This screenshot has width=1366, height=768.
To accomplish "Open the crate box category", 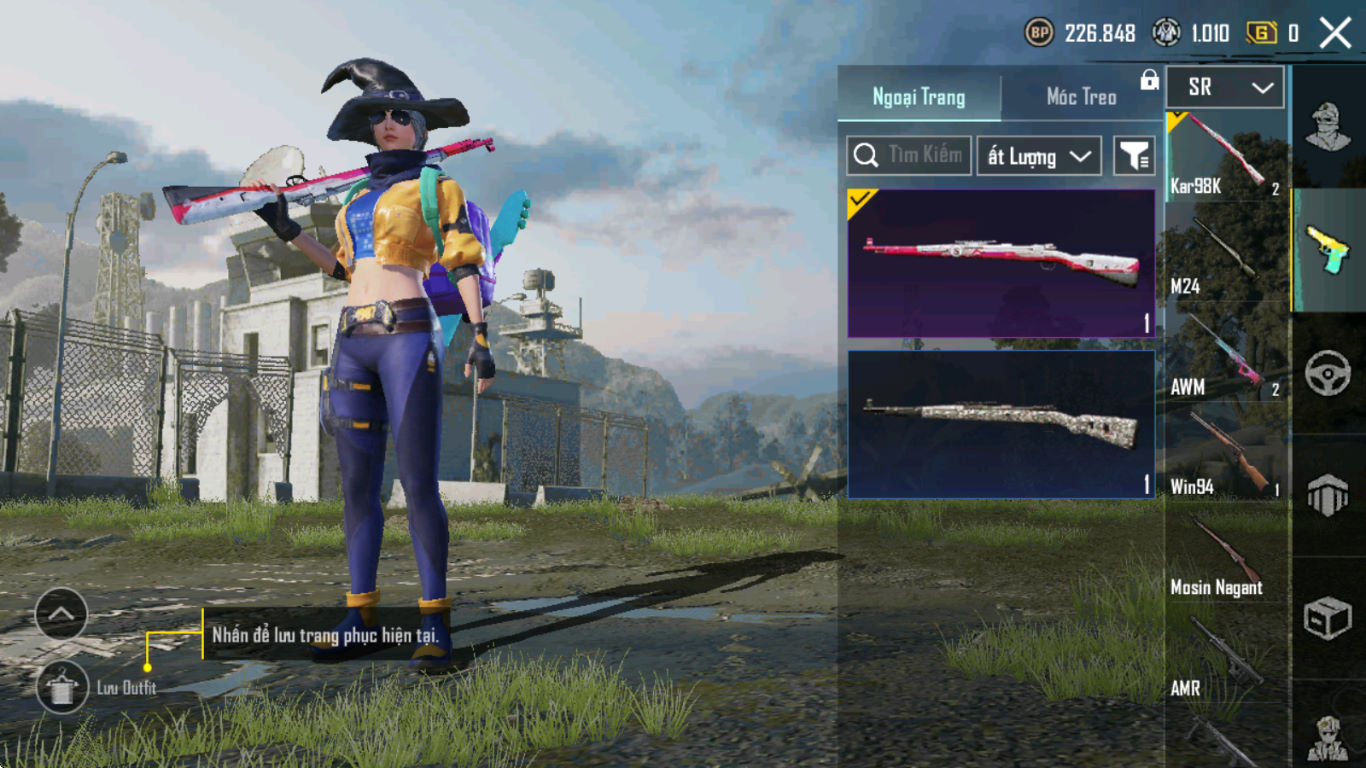I will tap(1328, 619).
